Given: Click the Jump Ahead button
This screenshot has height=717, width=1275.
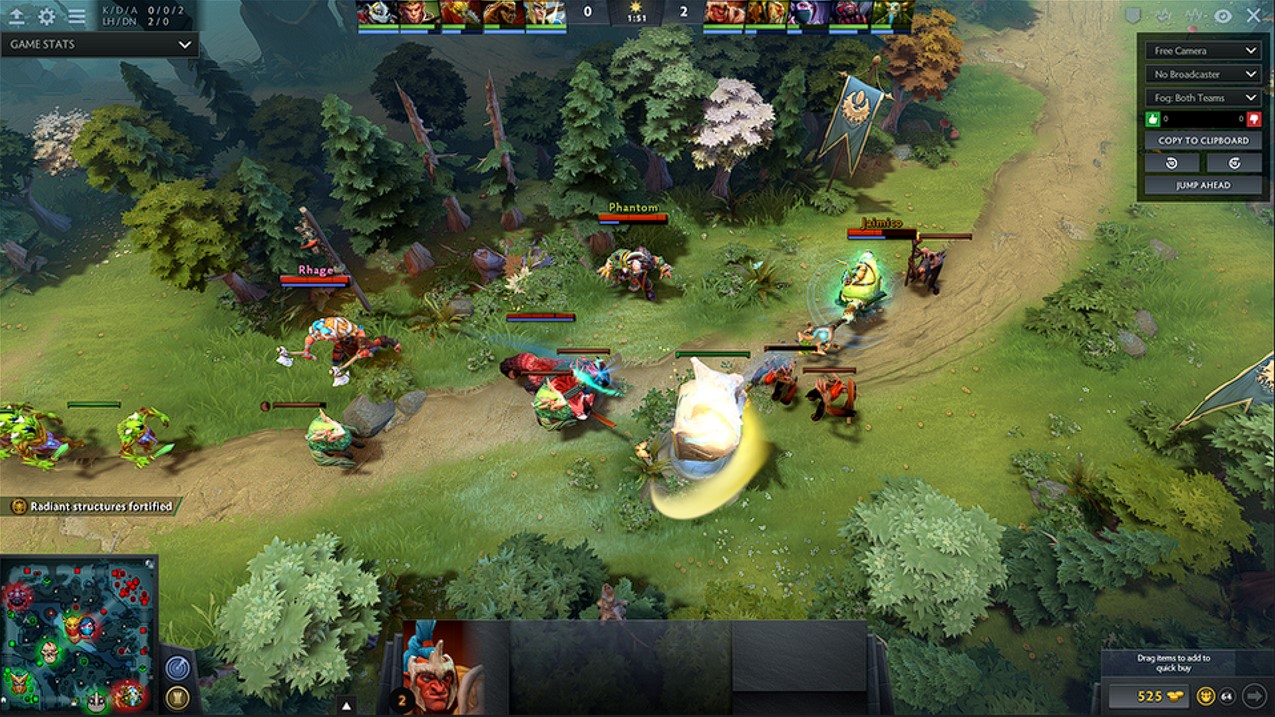Looking at the screenshot, I should click(x=1203, y=185).
